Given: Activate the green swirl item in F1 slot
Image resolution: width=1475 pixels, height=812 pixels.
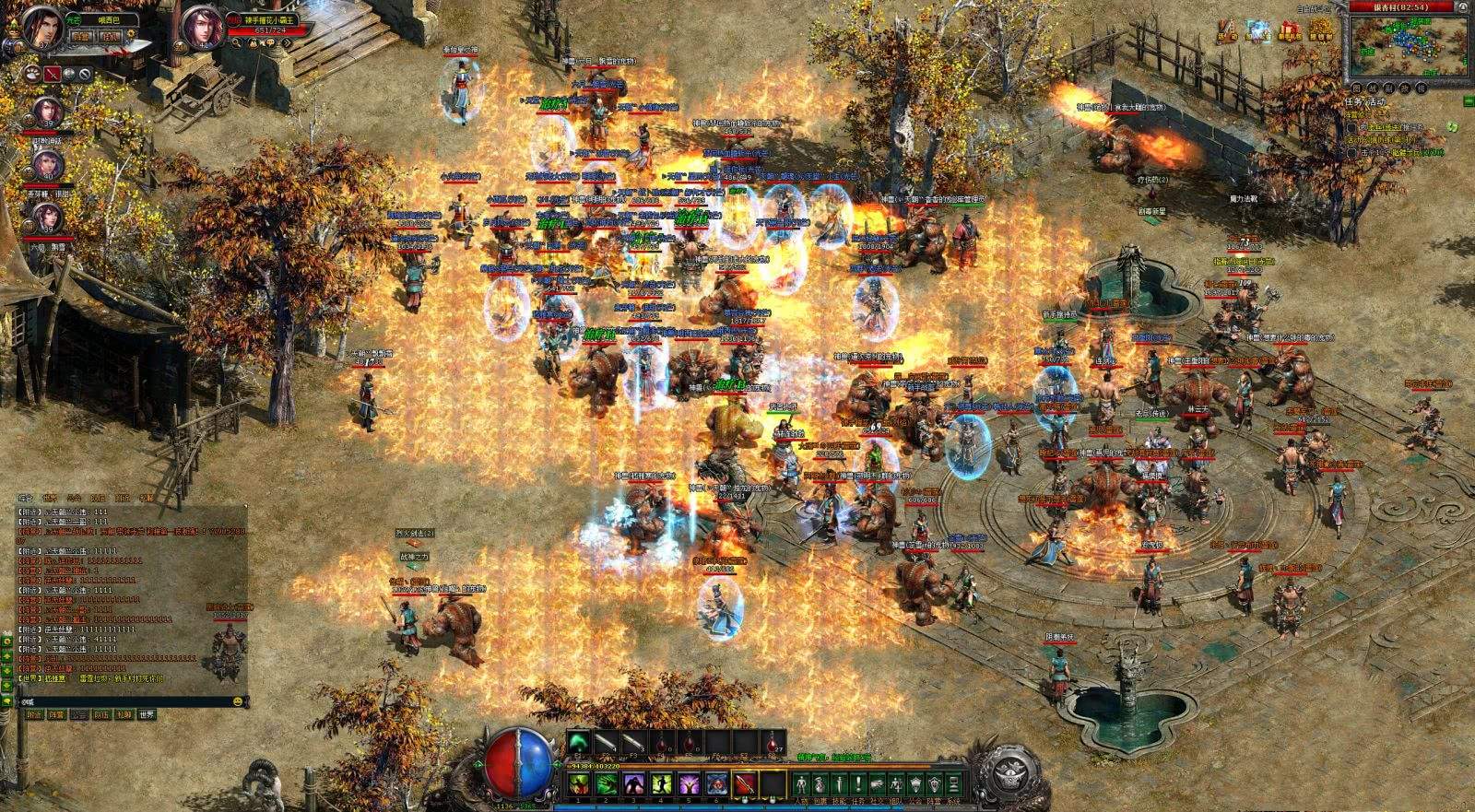Looking at the screenshot, I should click(x=579, y=741).
